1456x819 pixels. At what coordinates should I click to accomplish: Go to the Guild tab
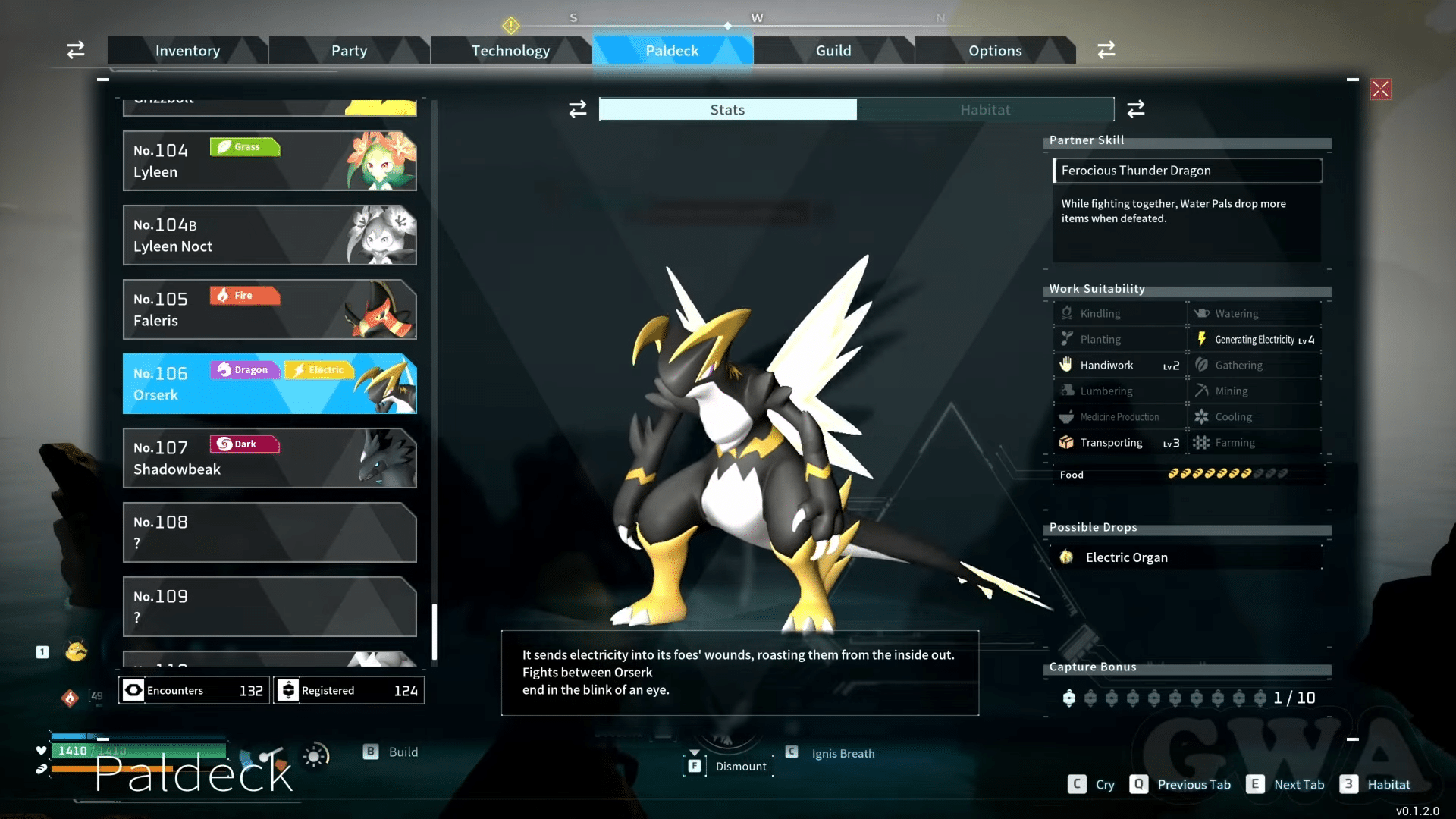833,51
